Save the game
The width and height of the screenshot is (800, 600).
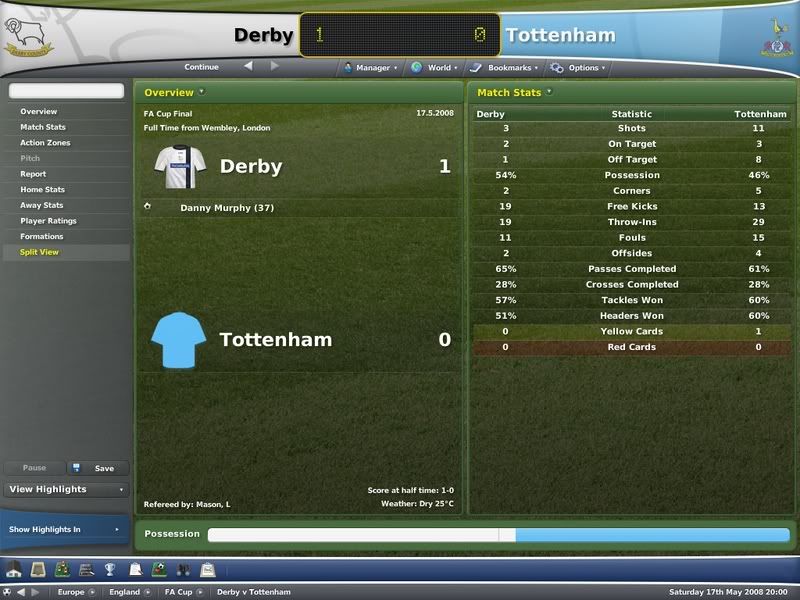(98, 468)
